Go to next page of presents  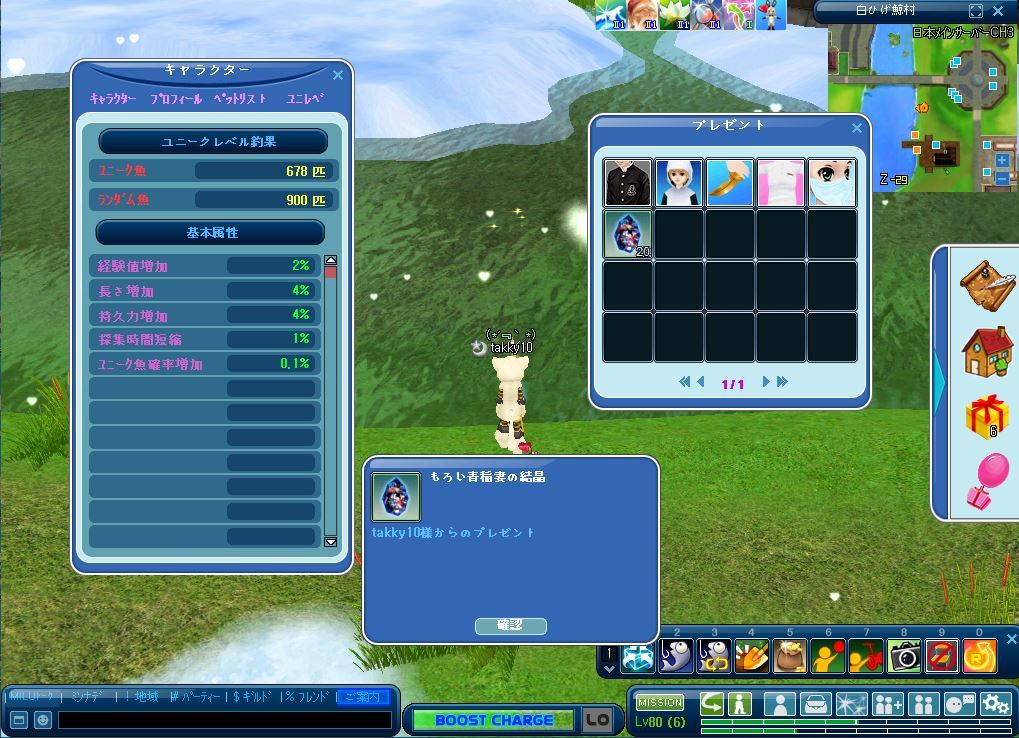click(x=766, y=382)
